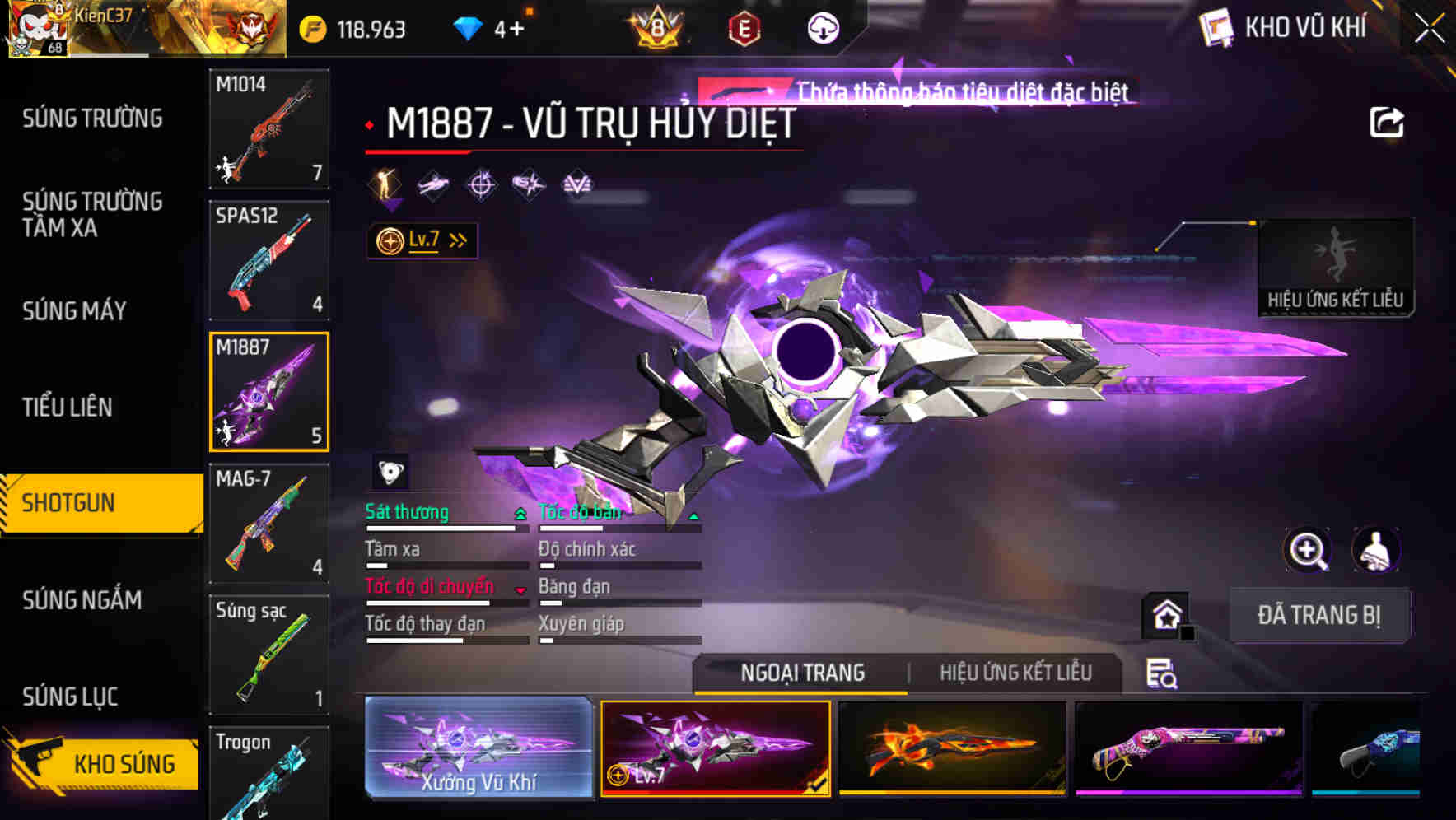This screenshot has width=1456, height=820.
Task: Click the cloud download icon in top bar
Action: [x=823, y=27]
